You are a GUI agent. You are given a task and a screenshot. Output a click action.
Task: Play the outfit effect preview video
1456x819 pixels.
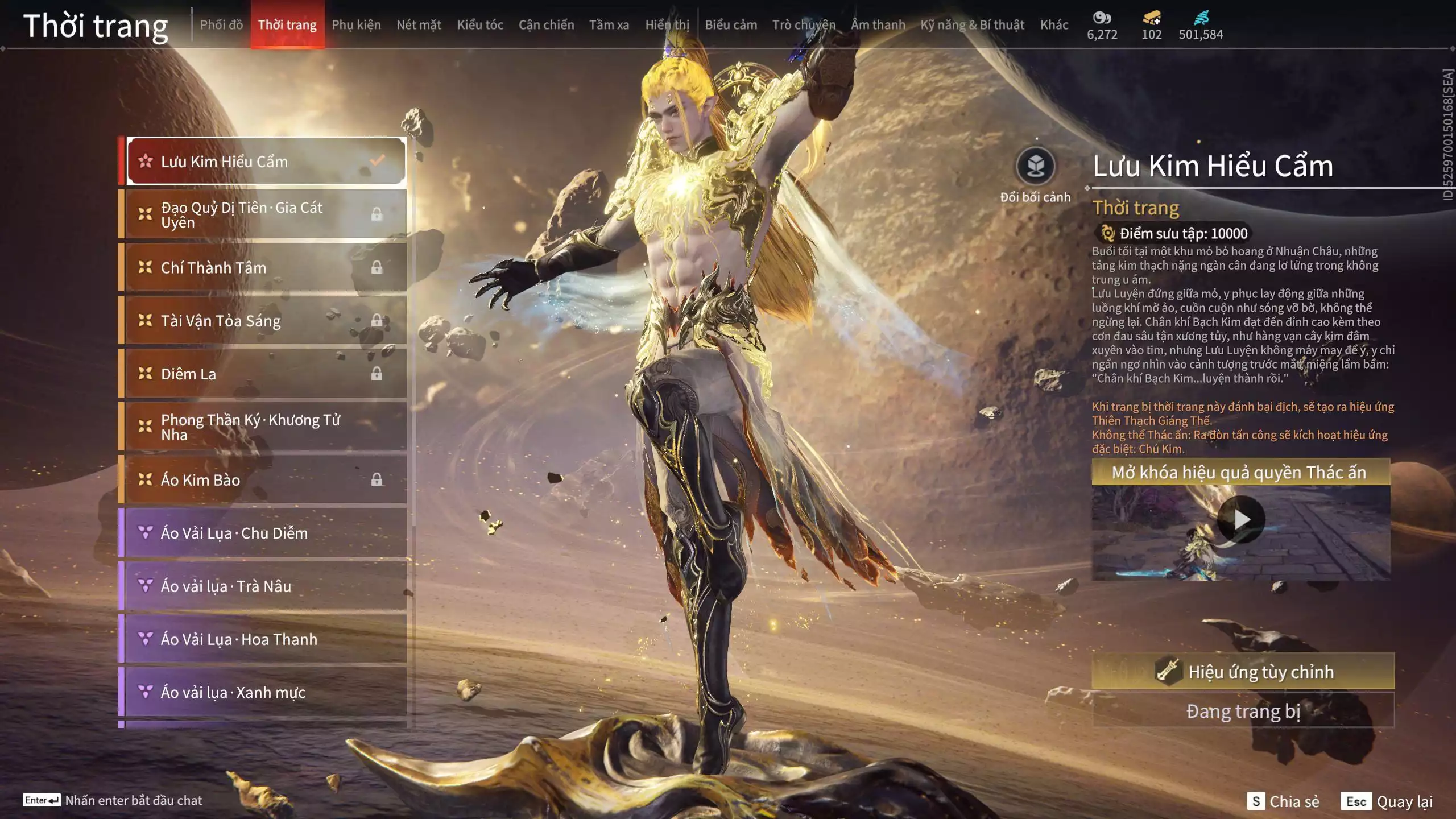click(x=1240, y=519)
